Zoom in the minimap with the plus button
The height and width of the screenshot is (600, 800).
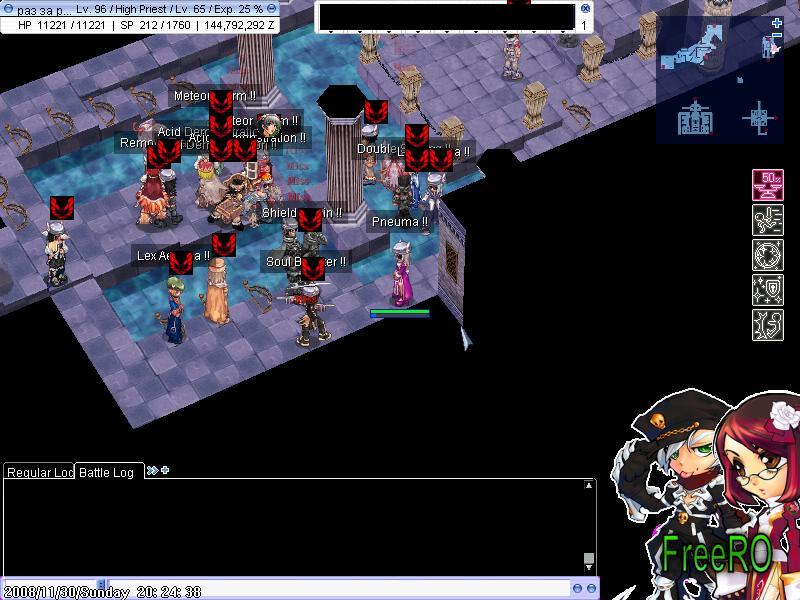(x=777, y=23)
